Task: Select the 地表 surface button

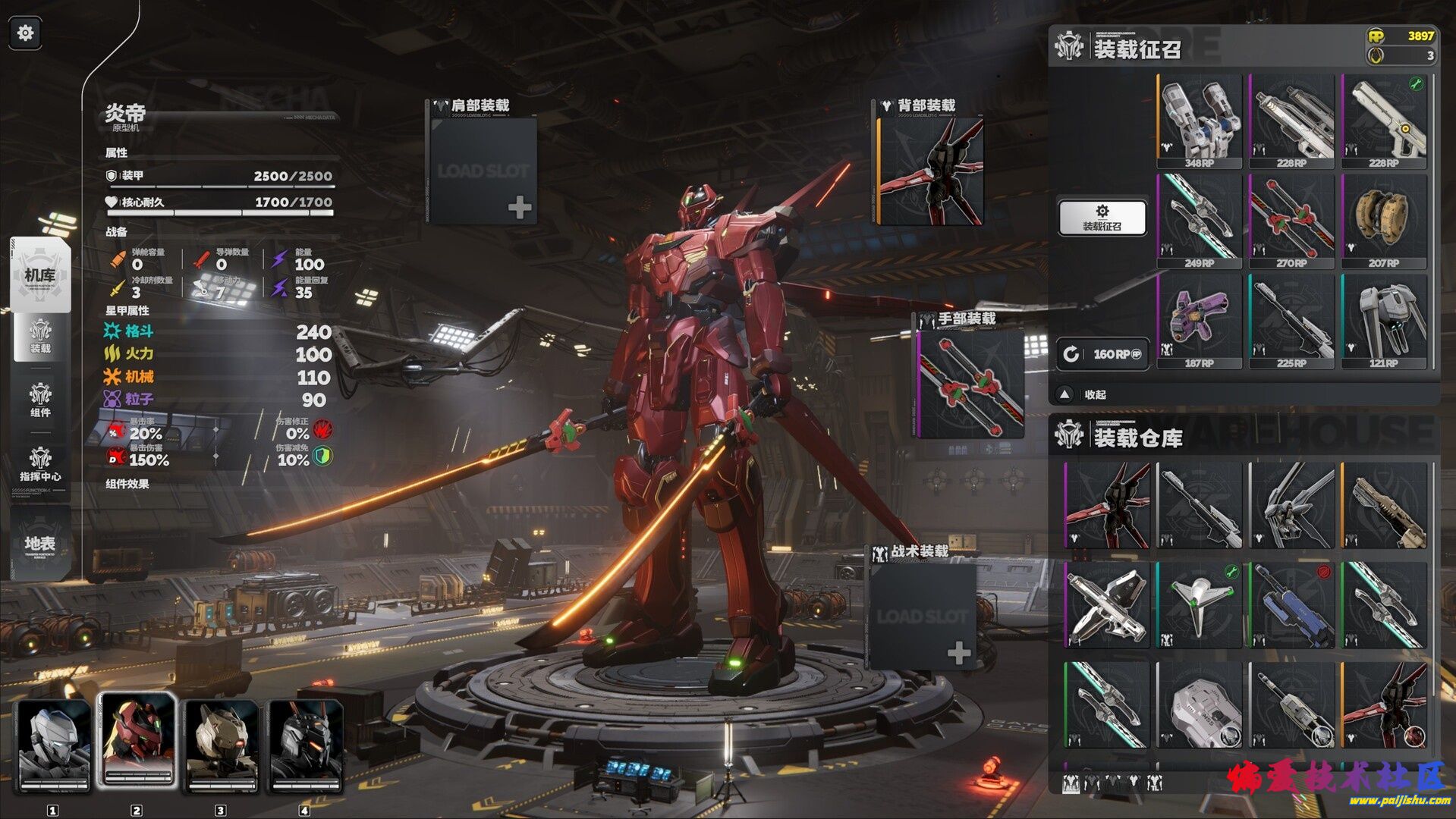Action: 40,542
